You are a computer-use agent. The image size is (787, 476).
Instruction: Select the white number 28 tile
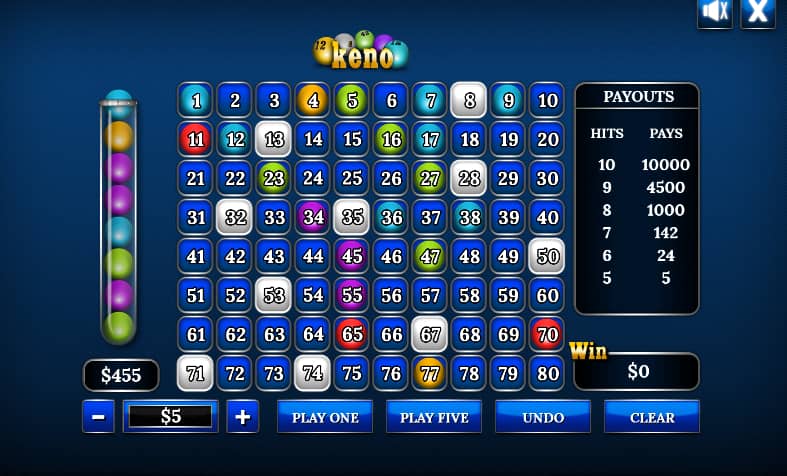click(469, 178)
